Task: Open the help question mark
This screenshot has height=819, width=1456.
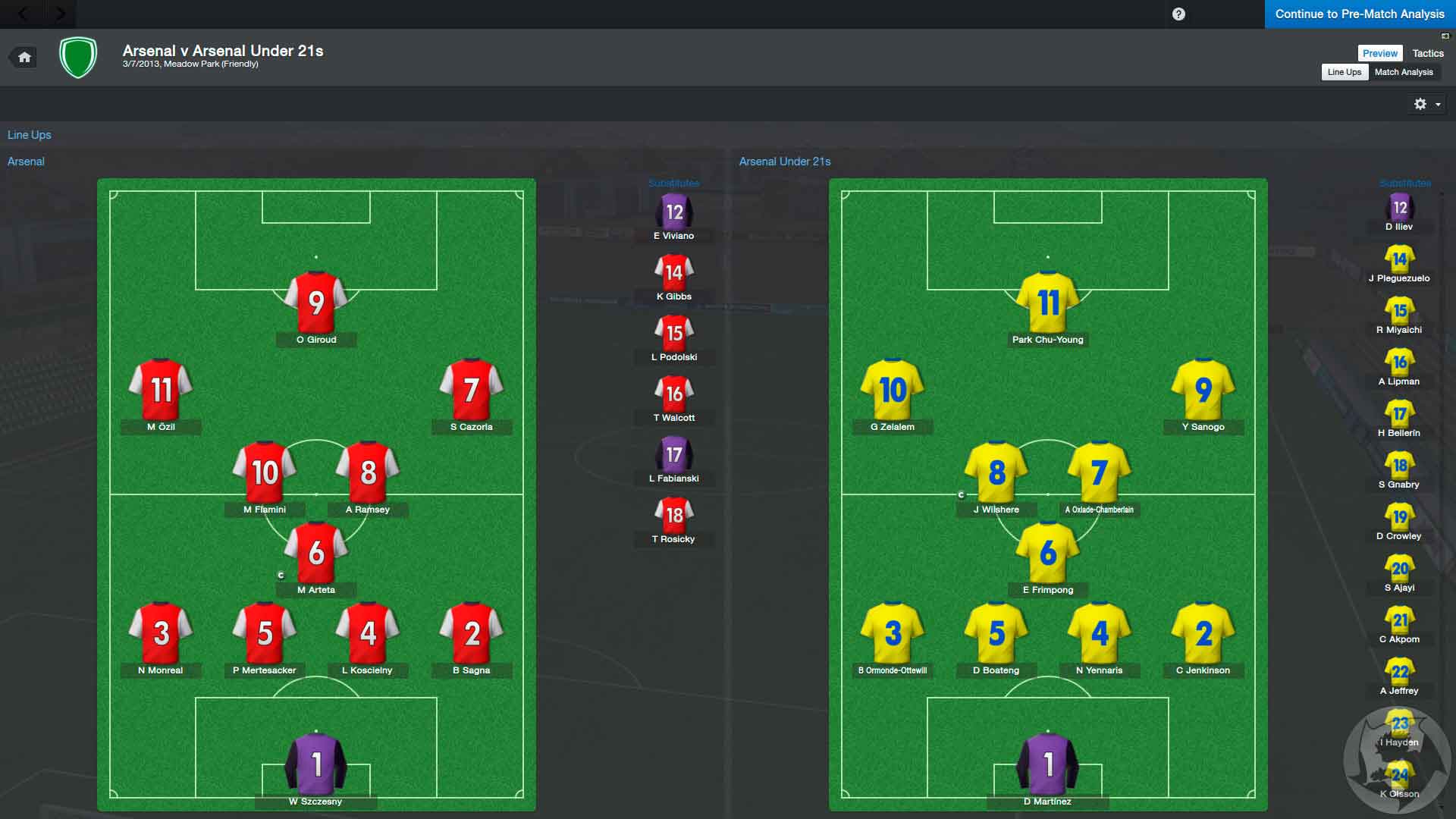Action: [1178, 14]
